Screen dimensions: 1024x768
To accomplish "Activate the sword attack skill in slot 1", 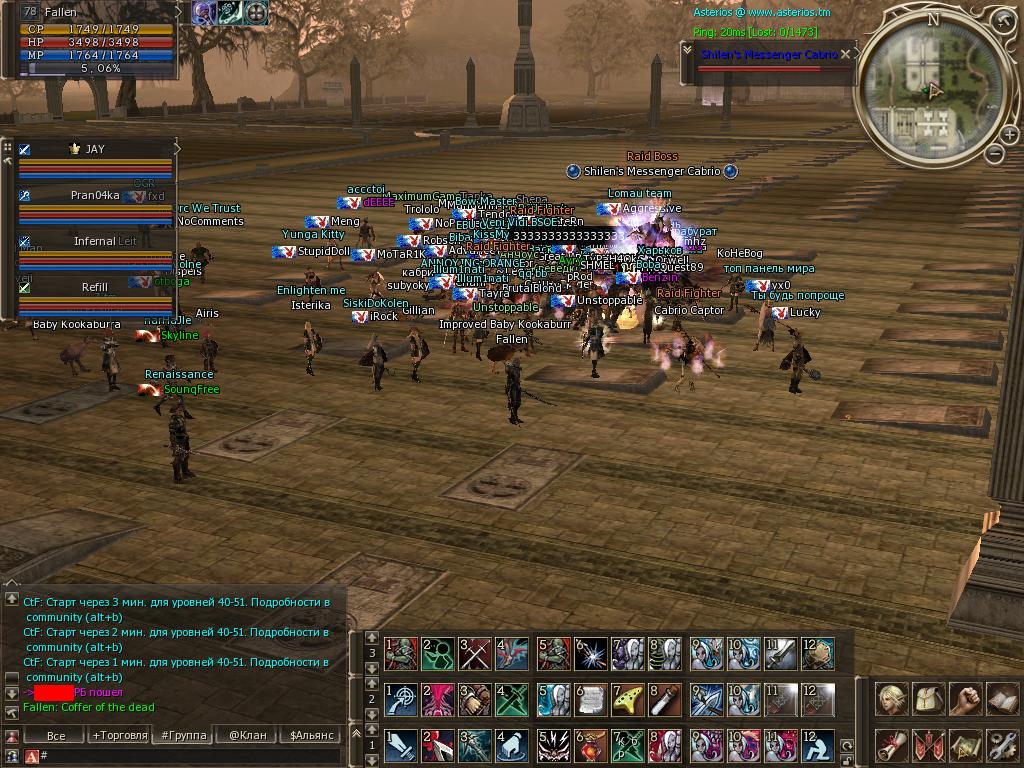I will pos(401,745).
